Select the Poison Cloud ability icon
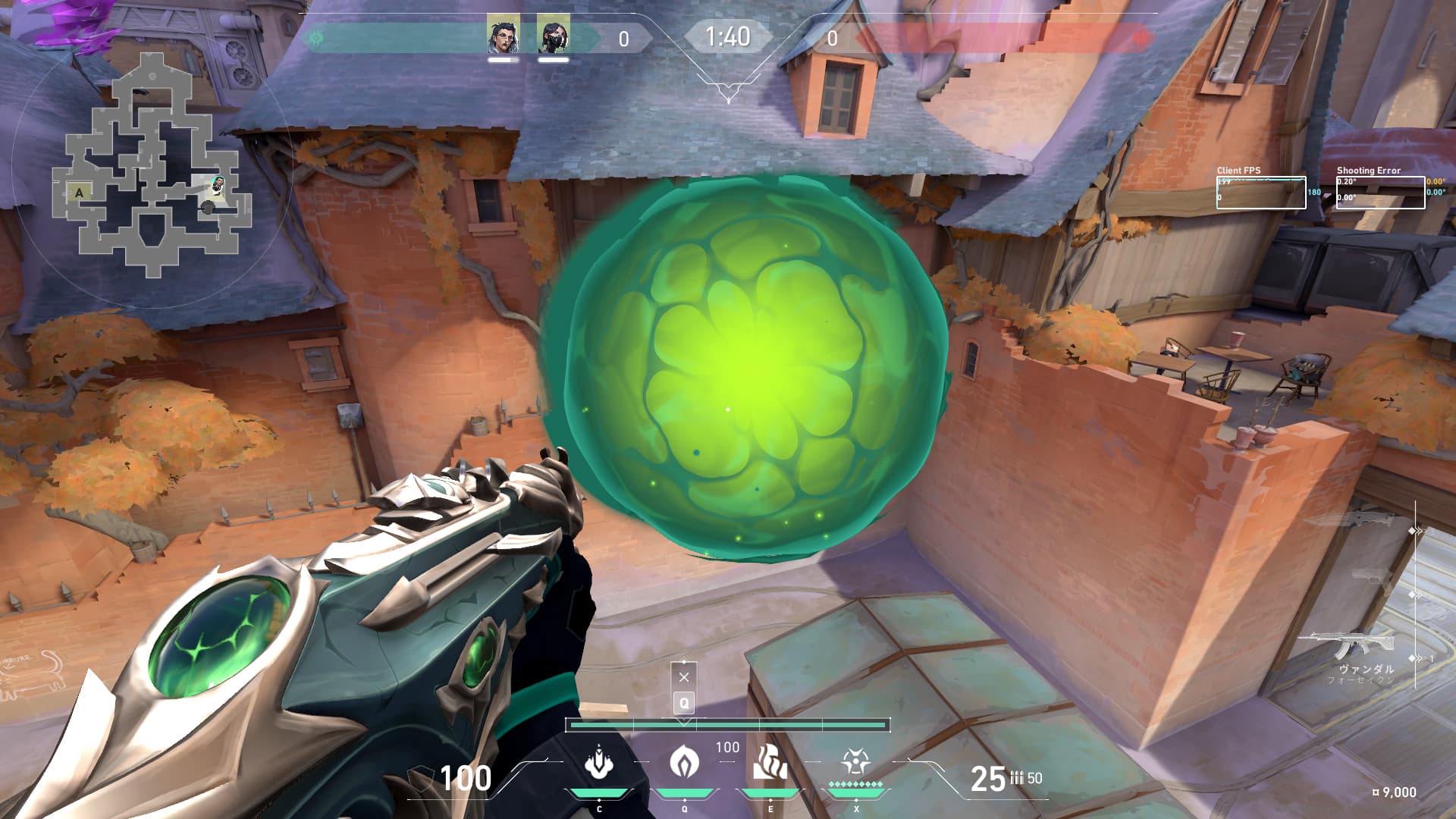The width and height of the screenshot is (1456, 819). click(x=684, y=762)
